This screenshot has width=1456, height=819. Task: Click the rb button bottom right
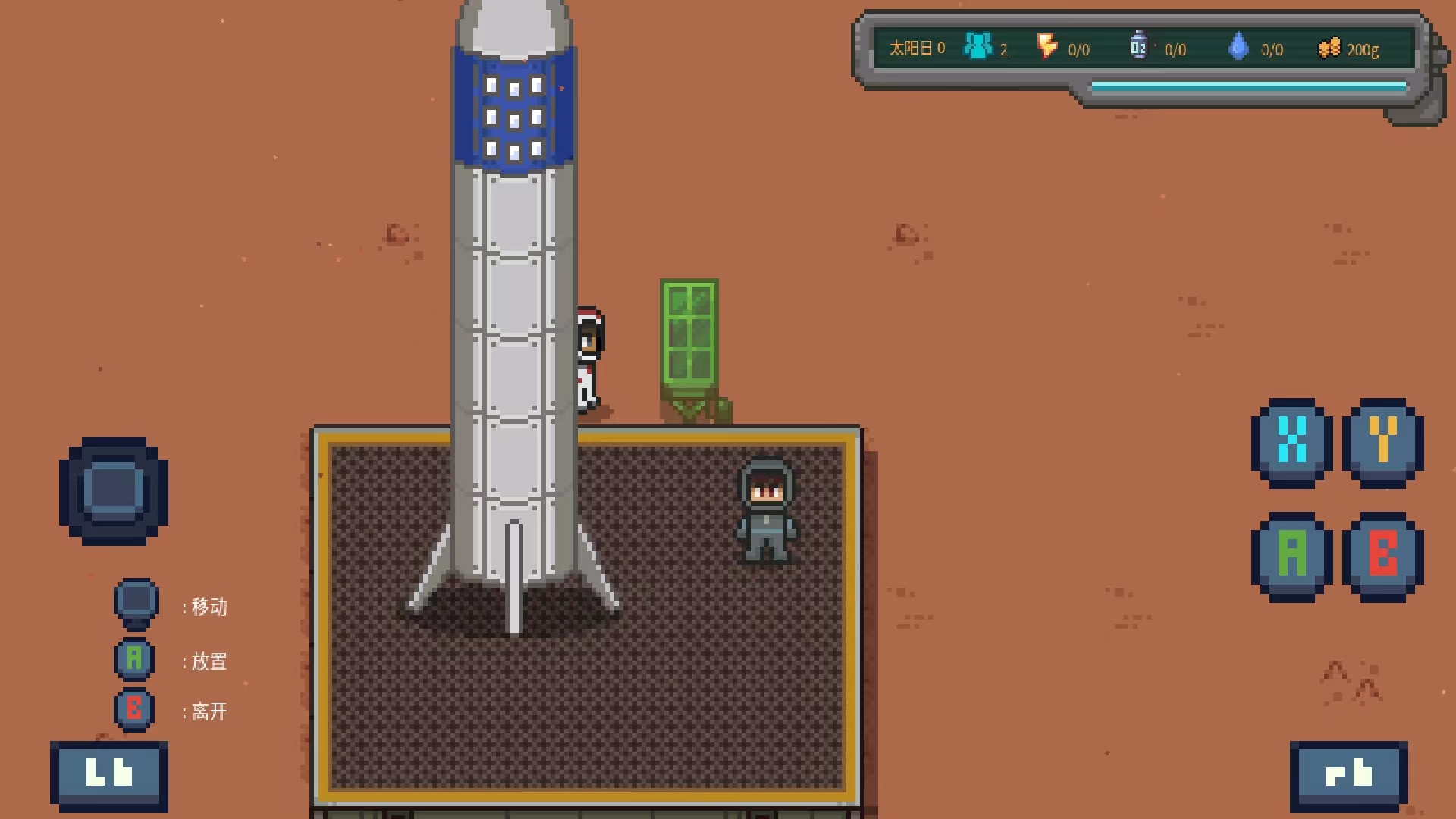(x=1349, y=775)
